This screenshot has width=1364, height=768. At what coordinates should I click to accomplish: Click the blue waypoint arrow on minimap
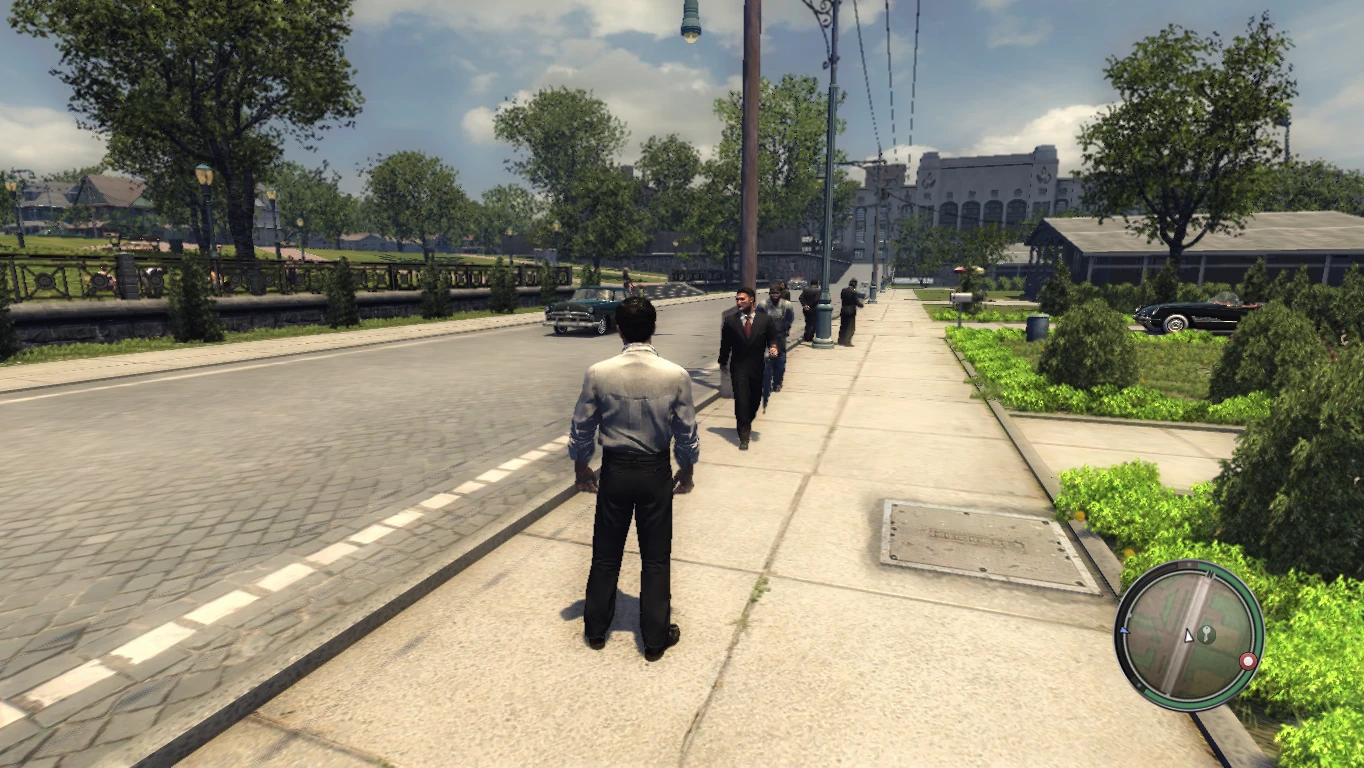tap(1124, 631)
